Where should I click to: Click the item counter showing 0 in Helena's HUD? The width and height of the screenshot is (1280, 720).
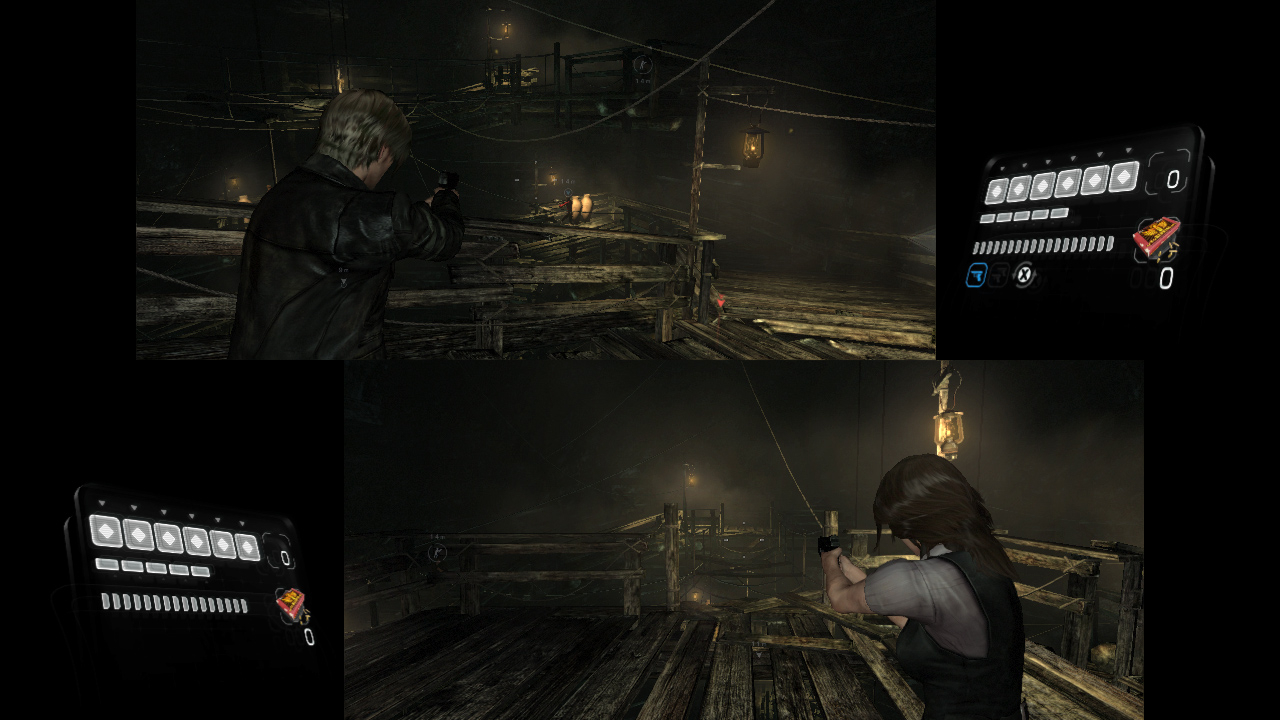click(x=309, y=636)
